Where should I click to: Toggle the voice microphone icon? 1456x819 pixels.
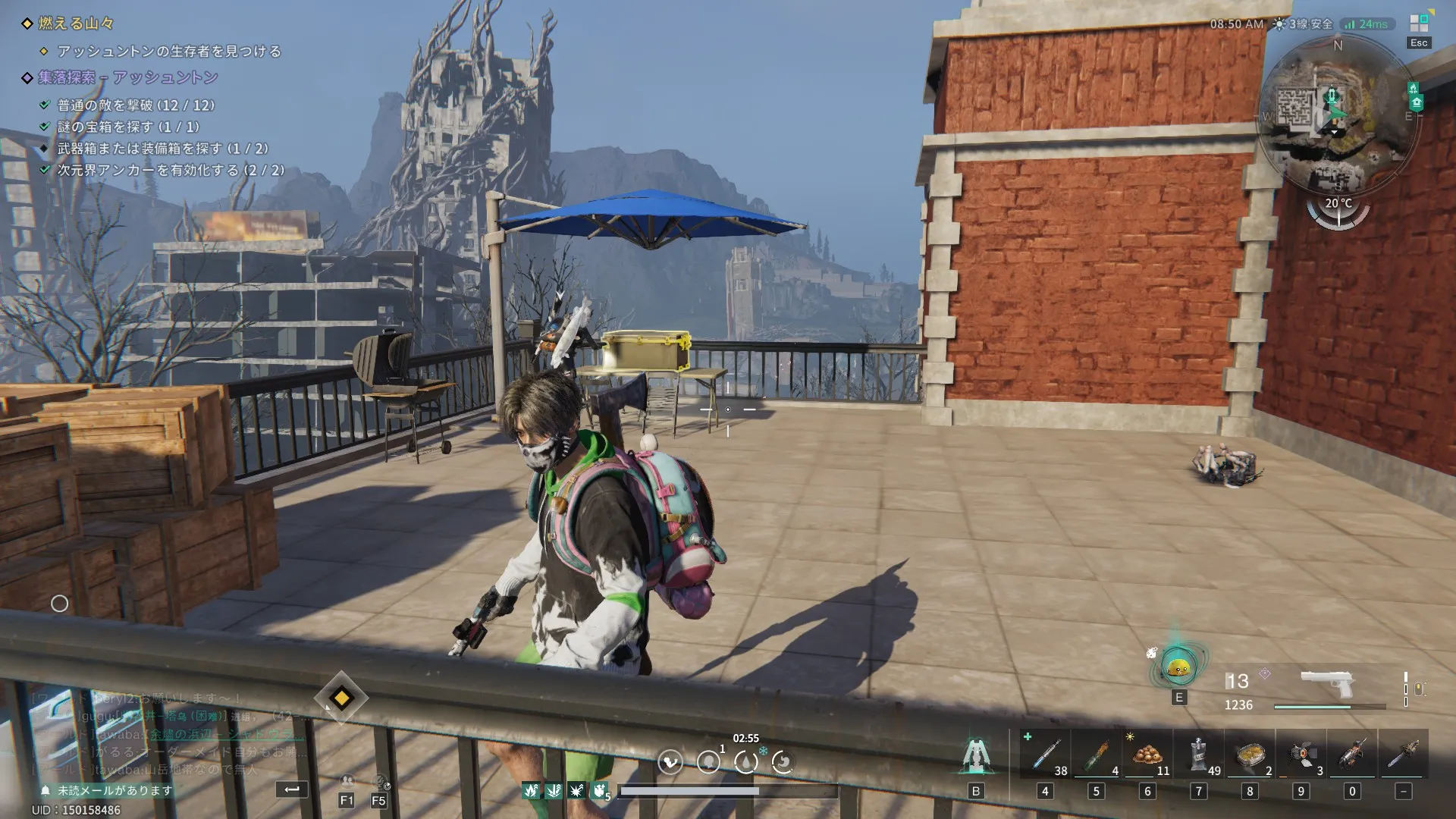380,781
